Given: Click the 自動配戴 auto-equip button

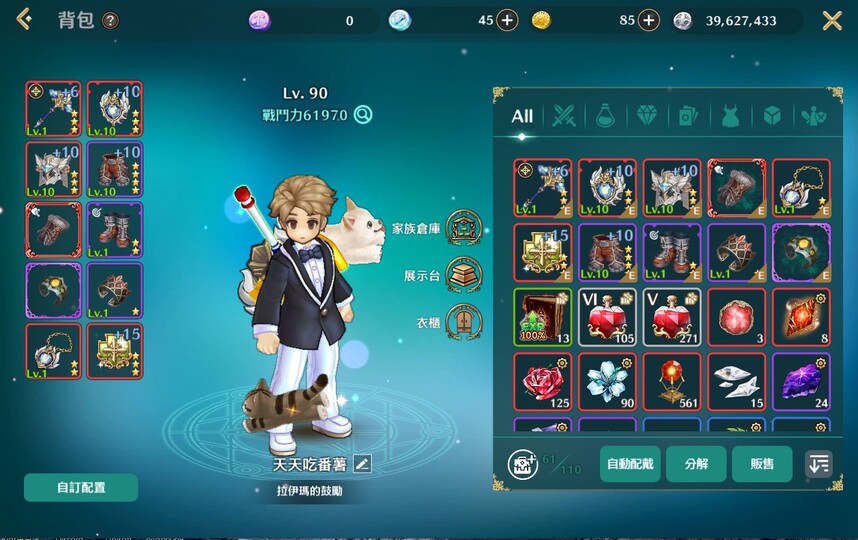Looking at the screenshot, I should (x=630, y=464).
